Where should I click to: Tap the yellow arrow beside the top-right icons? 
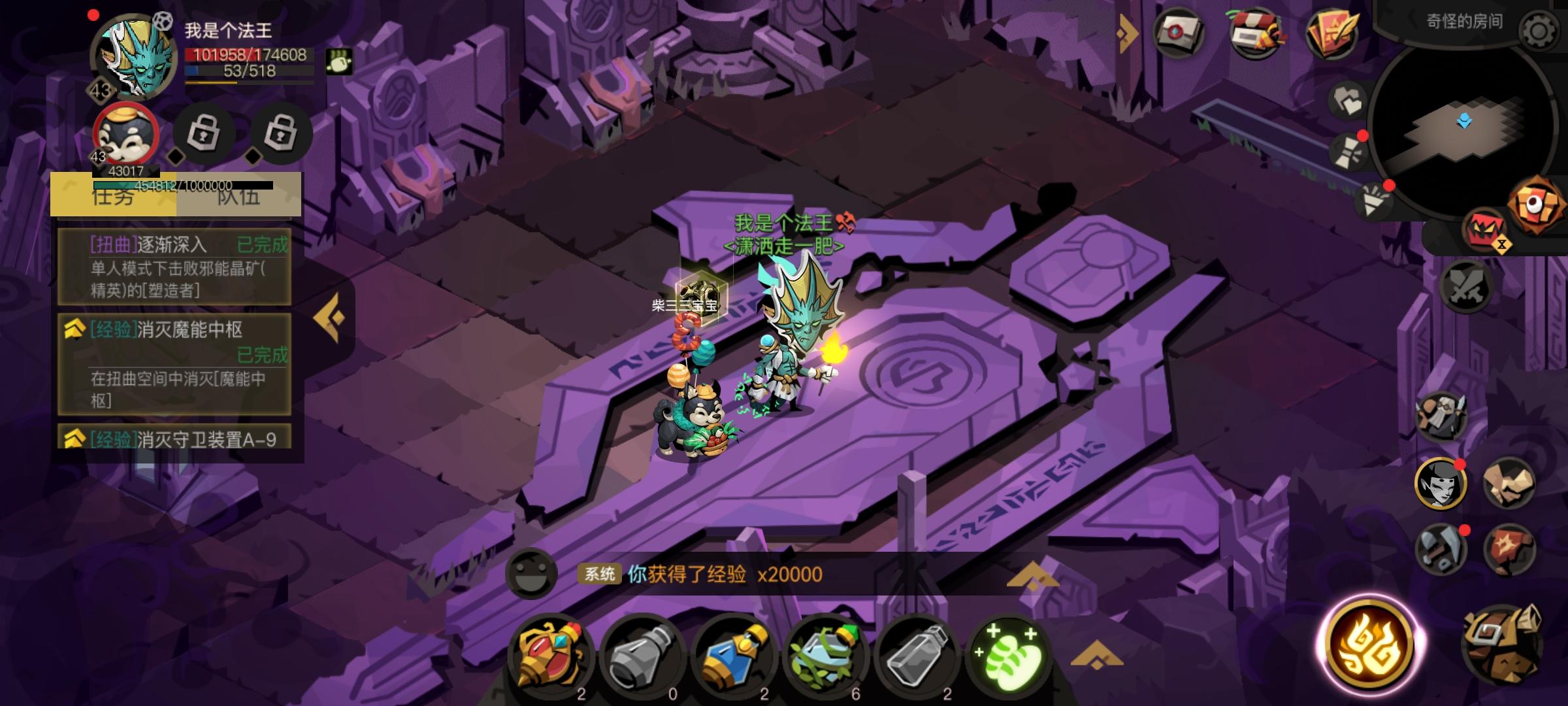pos(1125,31)
